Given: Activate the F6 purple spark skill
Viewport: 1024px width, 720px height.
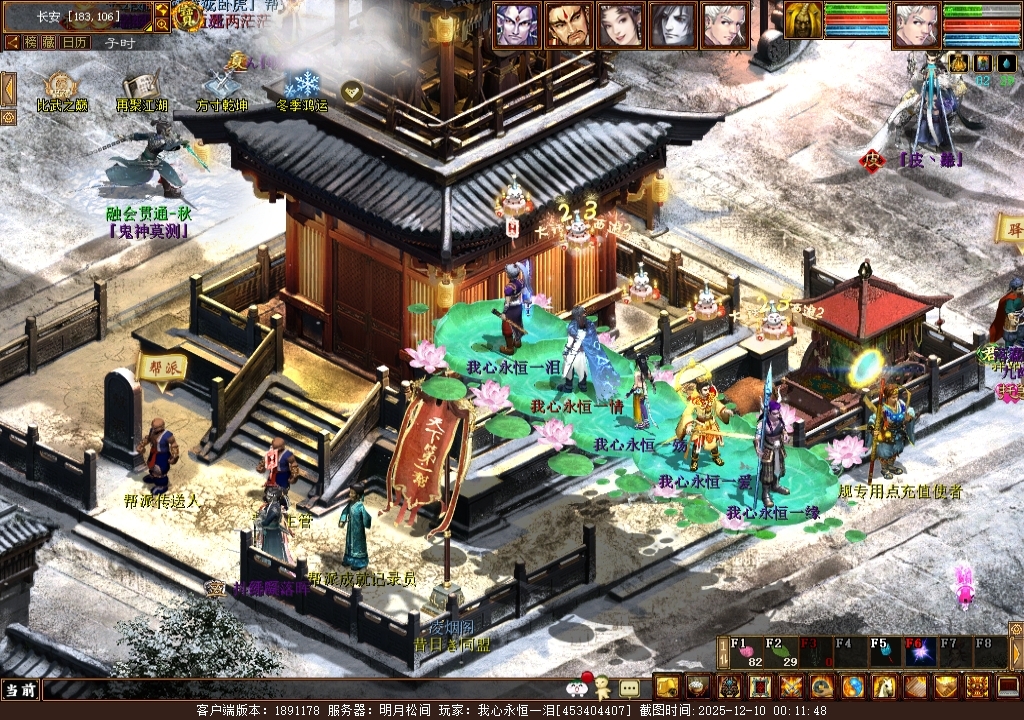Looking at the screenshot, I should 919,653.
